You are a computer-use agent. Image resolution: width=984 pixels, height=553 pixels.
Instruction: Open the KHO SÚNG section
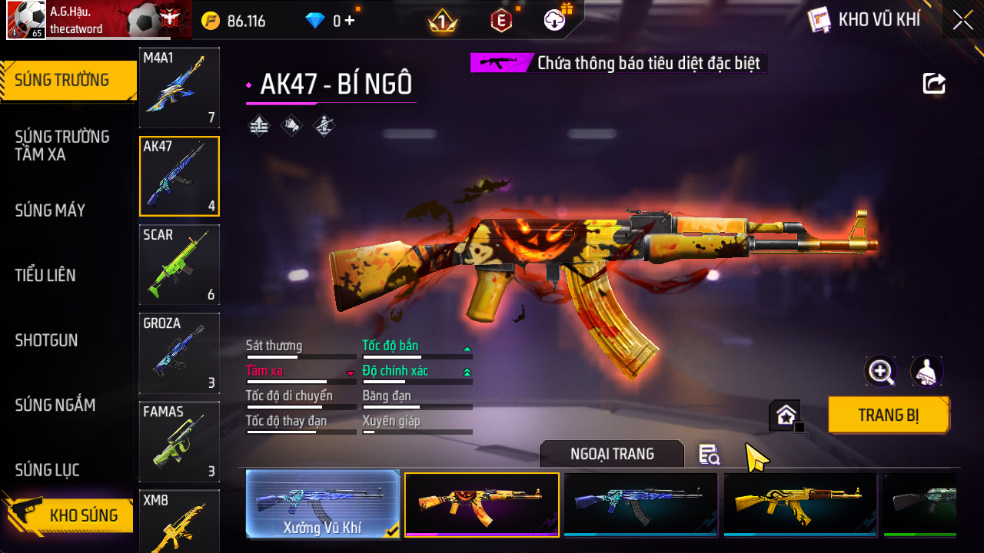[70, 516]
